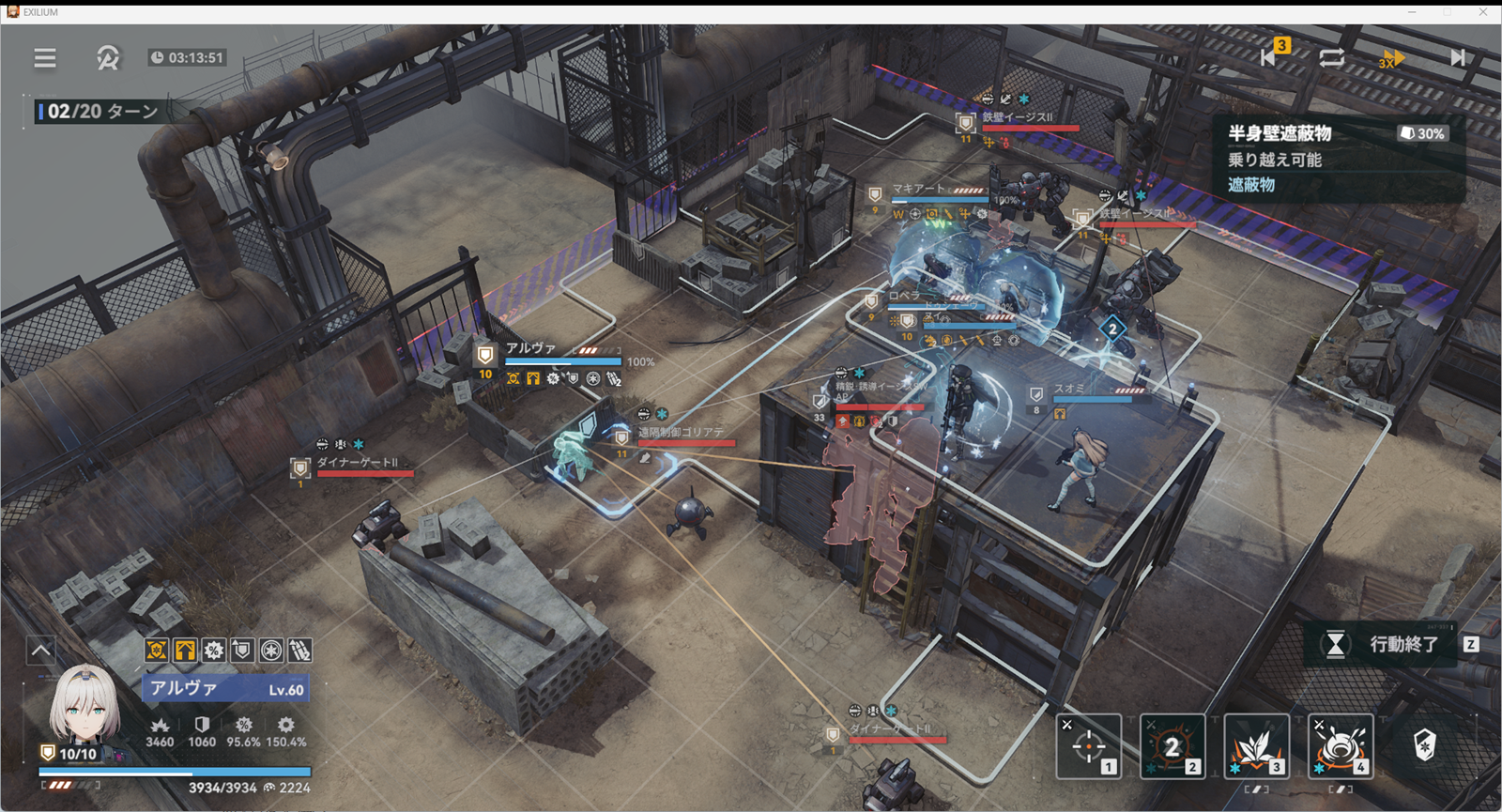Close the game window
This screenshot has height=812, width=1502.
(1483, 12)
